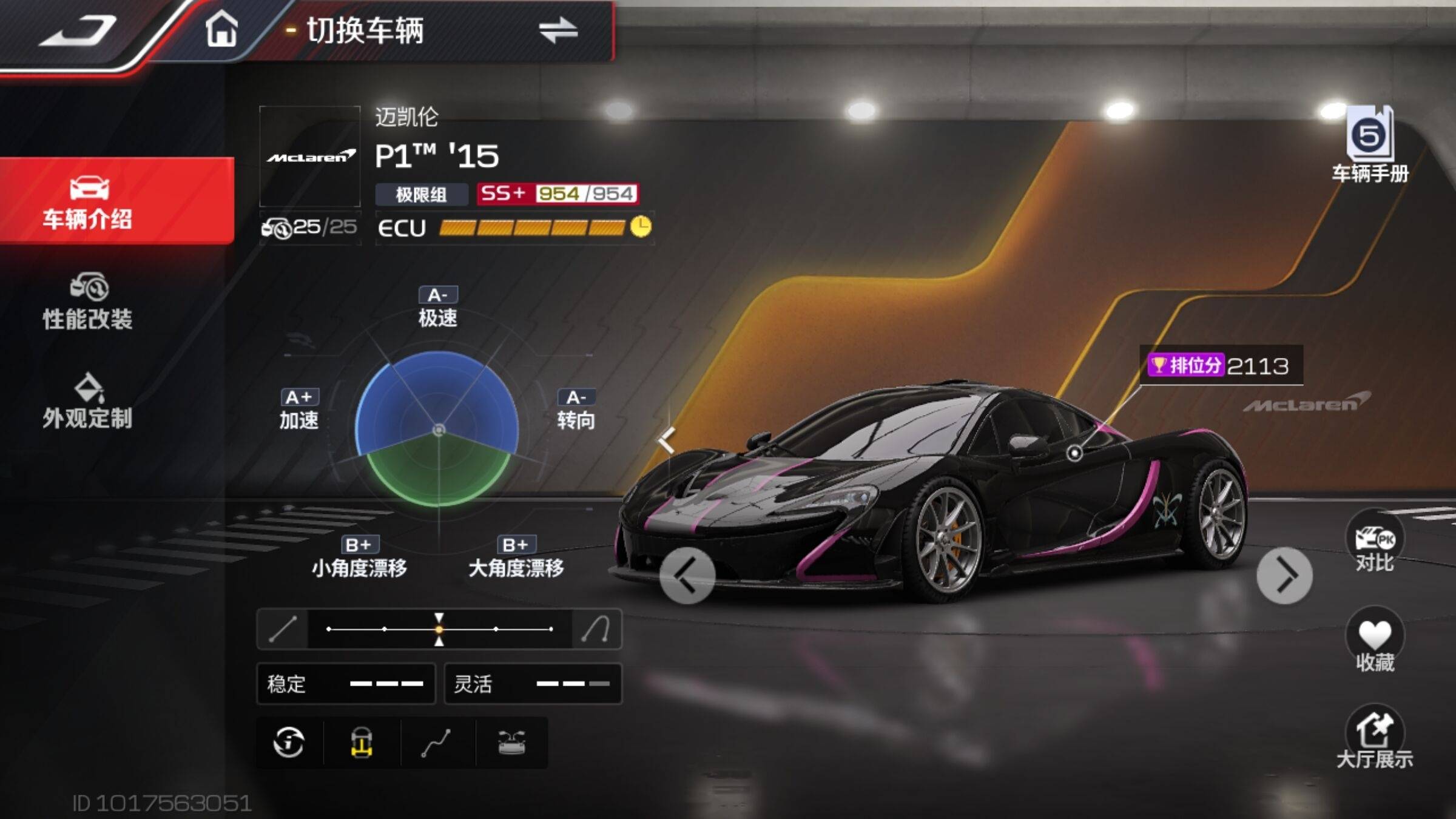Image resolution: width=1456 pixels, height=819 pixels.
Task: Toggle the car doors open icon
Action: coord(511,743)
